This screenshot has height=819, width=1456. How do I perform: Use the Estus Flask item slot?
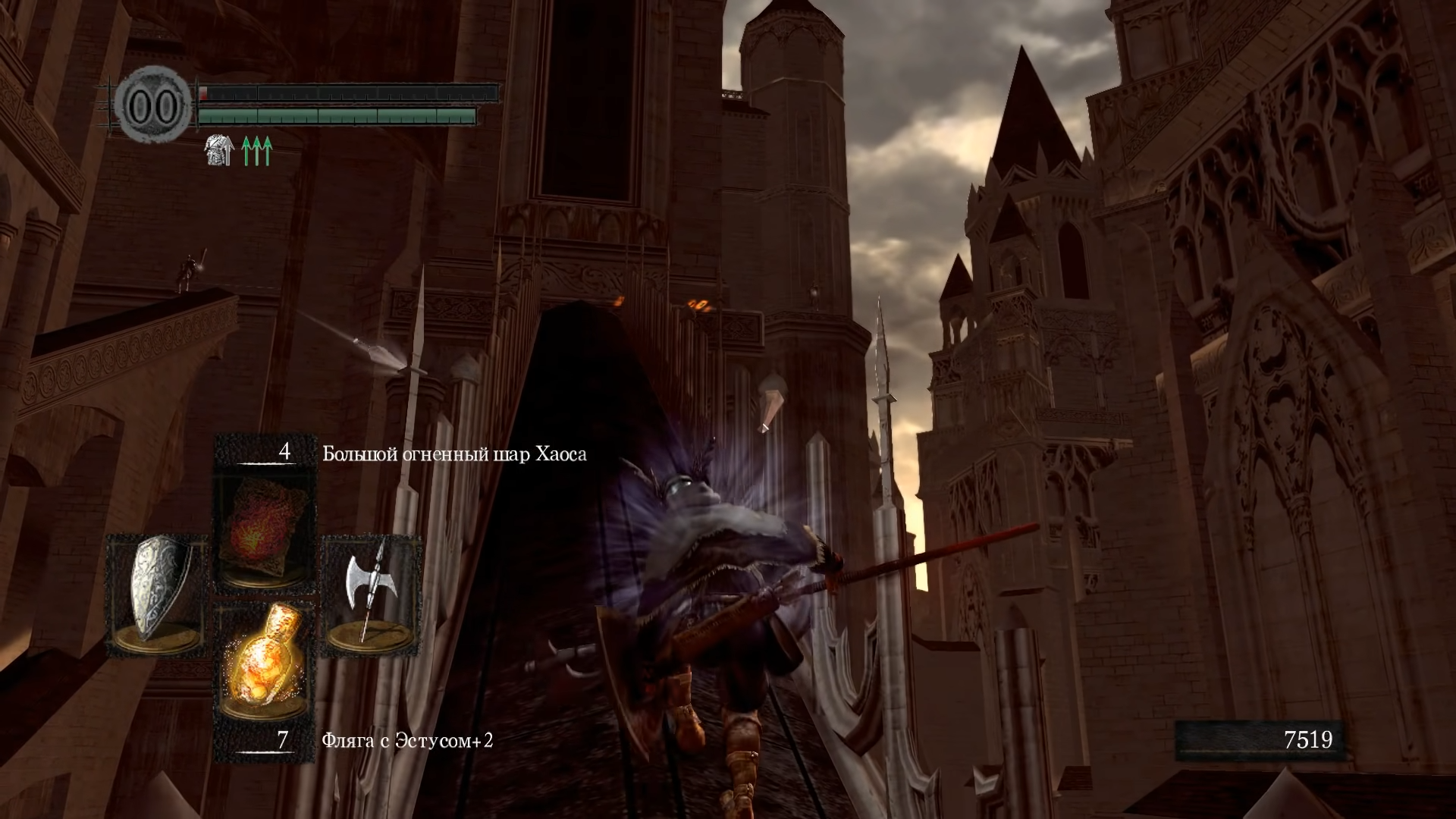(x=265, y=669)
